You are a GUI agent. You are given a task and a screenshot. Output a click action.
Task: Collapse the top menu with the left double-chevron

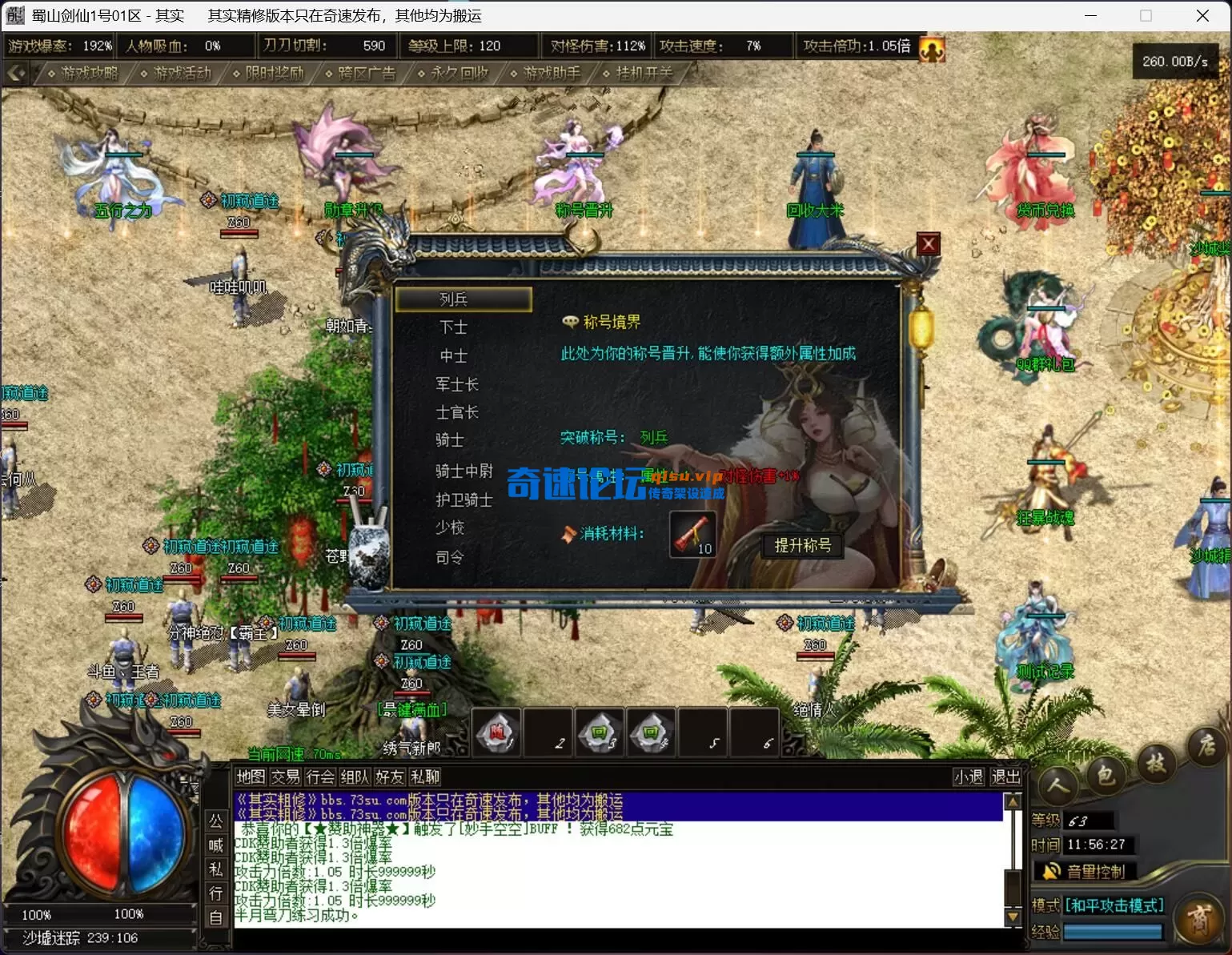click(16, 72)
